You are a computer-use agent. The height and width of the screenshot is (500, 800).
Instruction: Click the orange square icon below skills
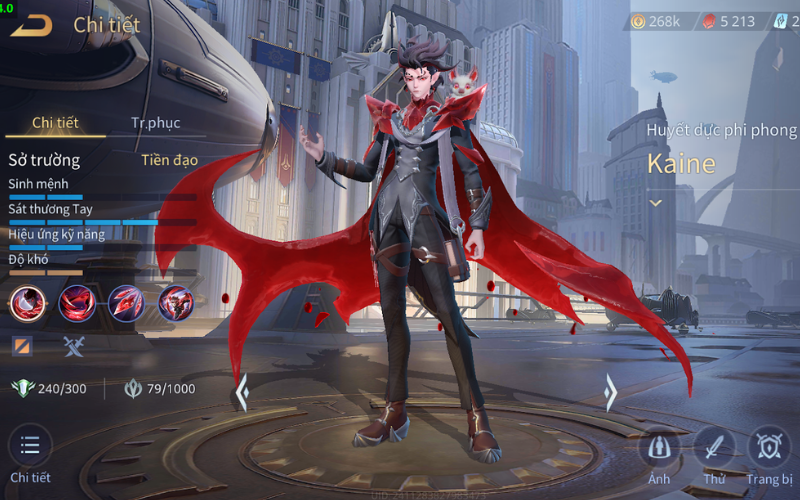pyautogui.click(x=22, y=346)
